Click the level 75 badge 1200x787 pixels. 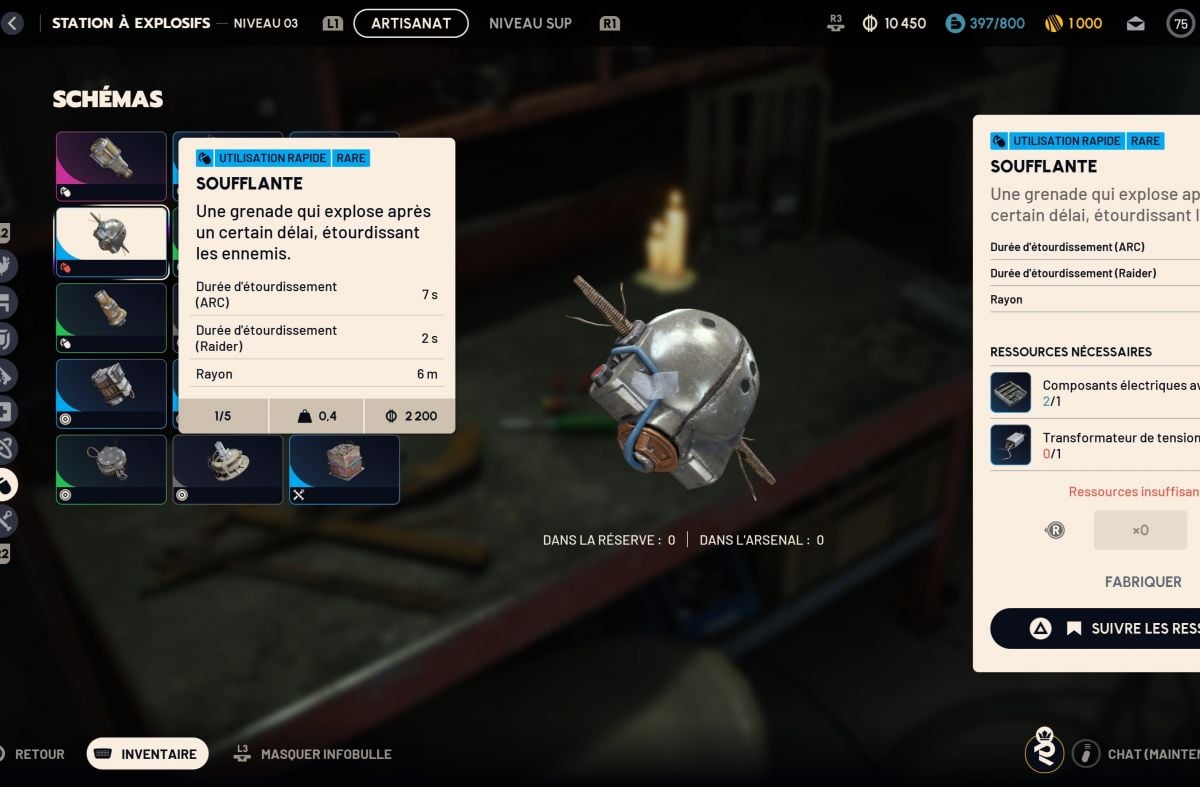point(1181,23)
